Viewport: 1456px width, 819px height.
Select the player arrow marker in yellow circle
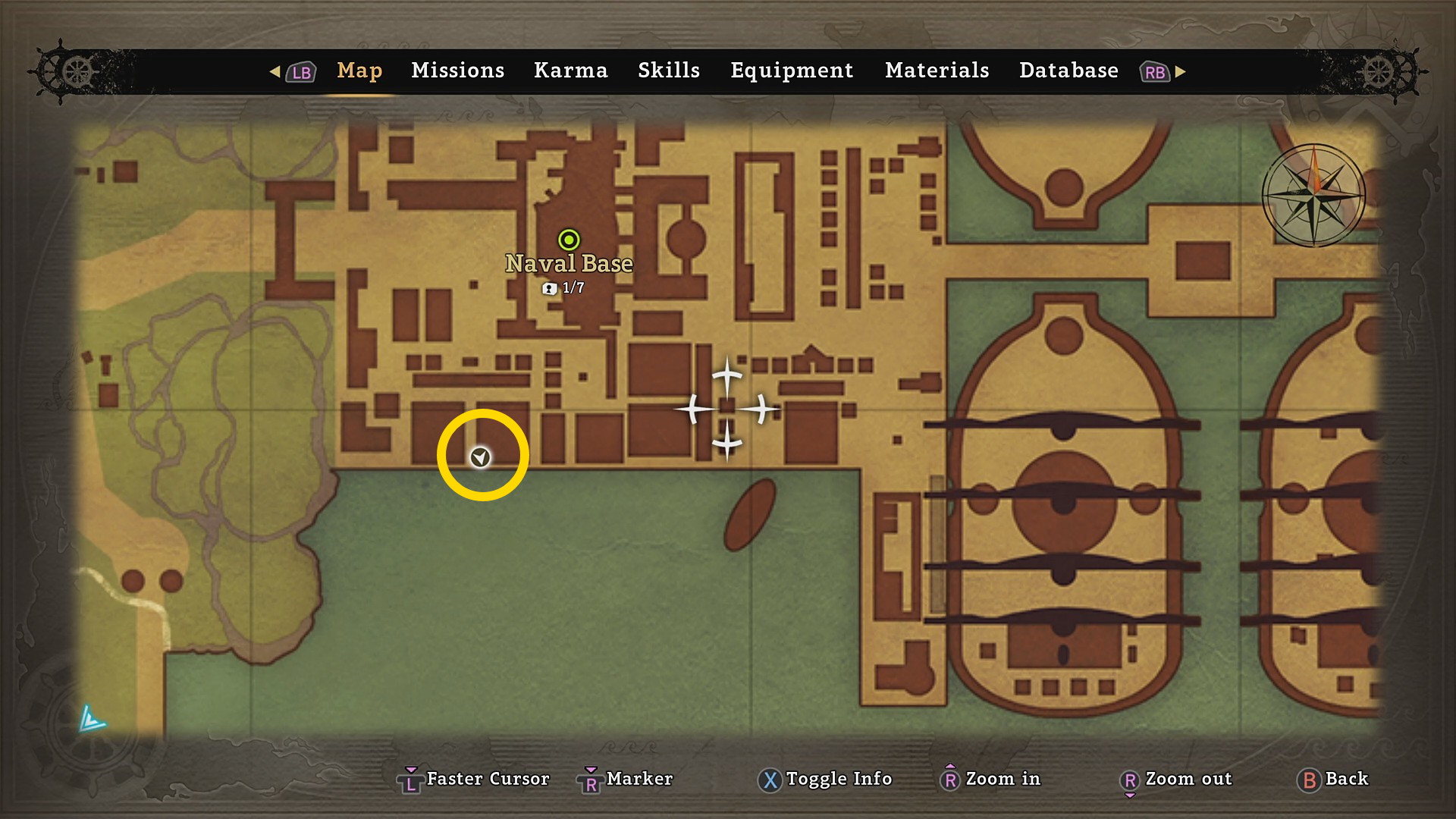point(480,457)
